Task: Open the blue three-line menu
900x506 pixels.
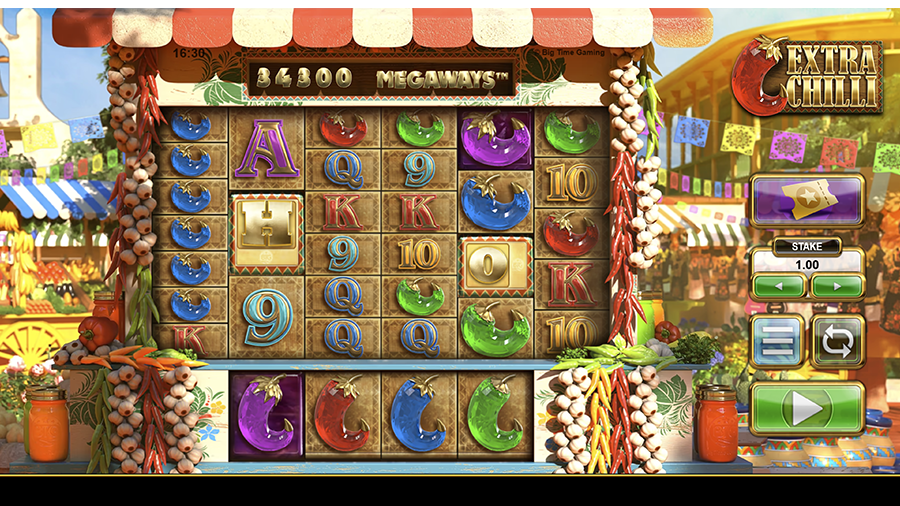Action: tap(778, 342)
